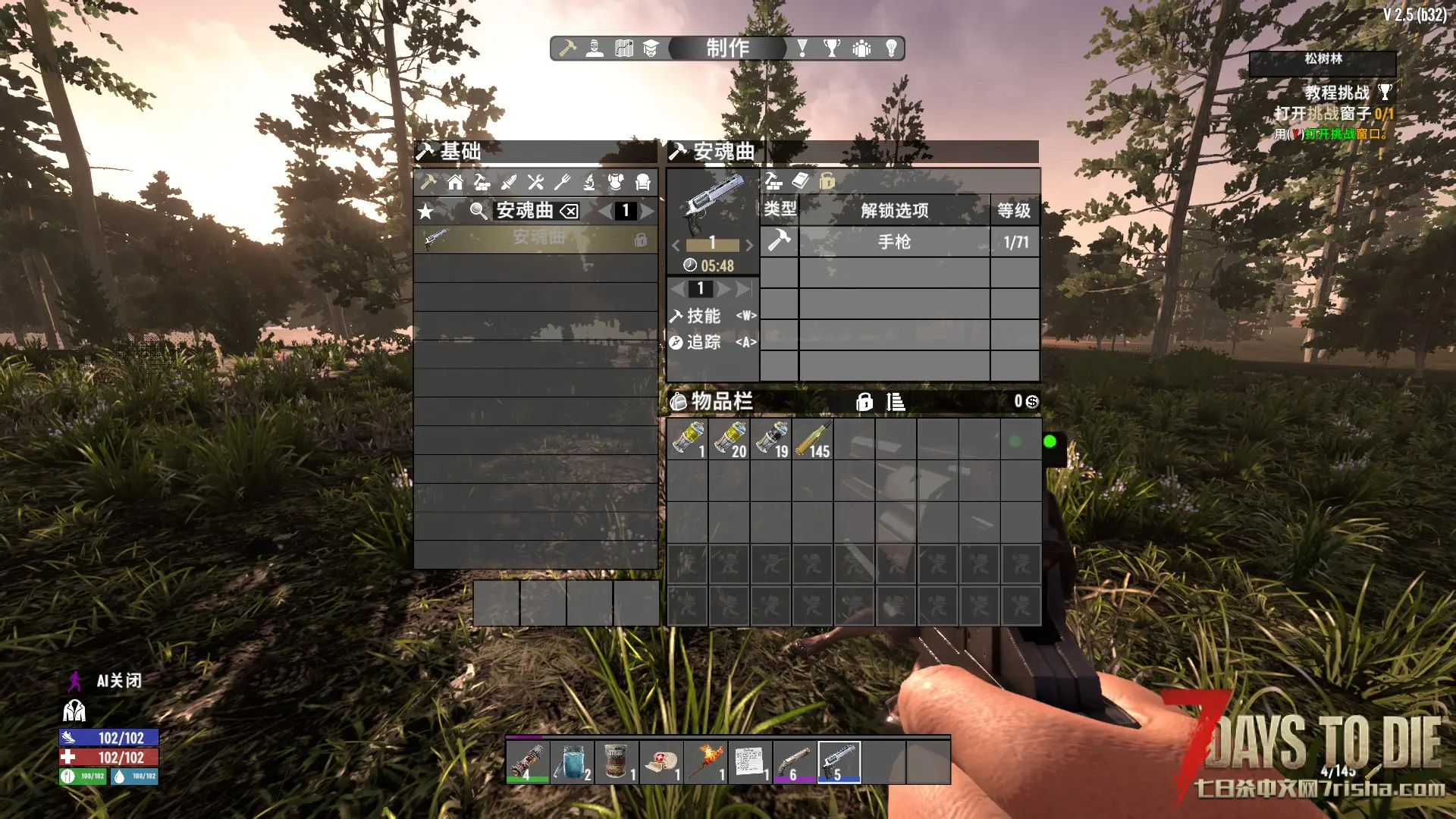1456x819 pixels.
Task: Select the blue water jar hotbar slot
Action: 572,761
